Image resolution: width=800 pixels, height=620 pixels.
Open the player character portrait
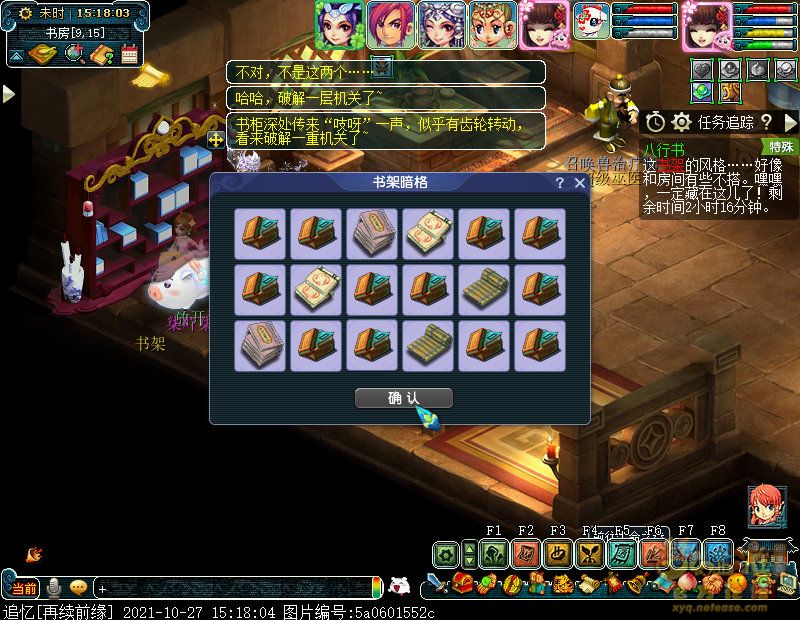coord(707,25)
